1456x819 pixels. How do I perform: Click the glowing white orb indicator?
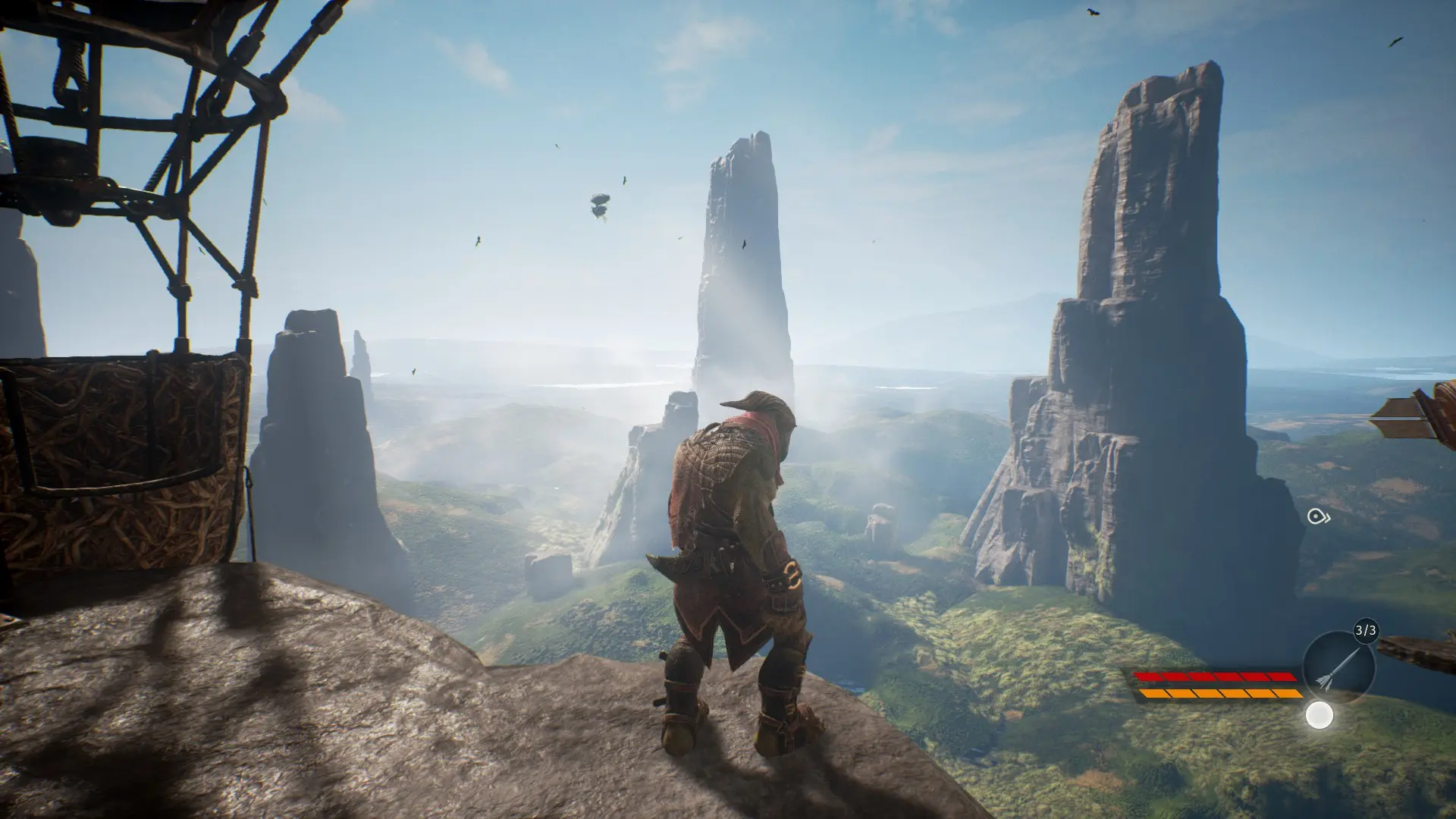[x=1319, y=715]
